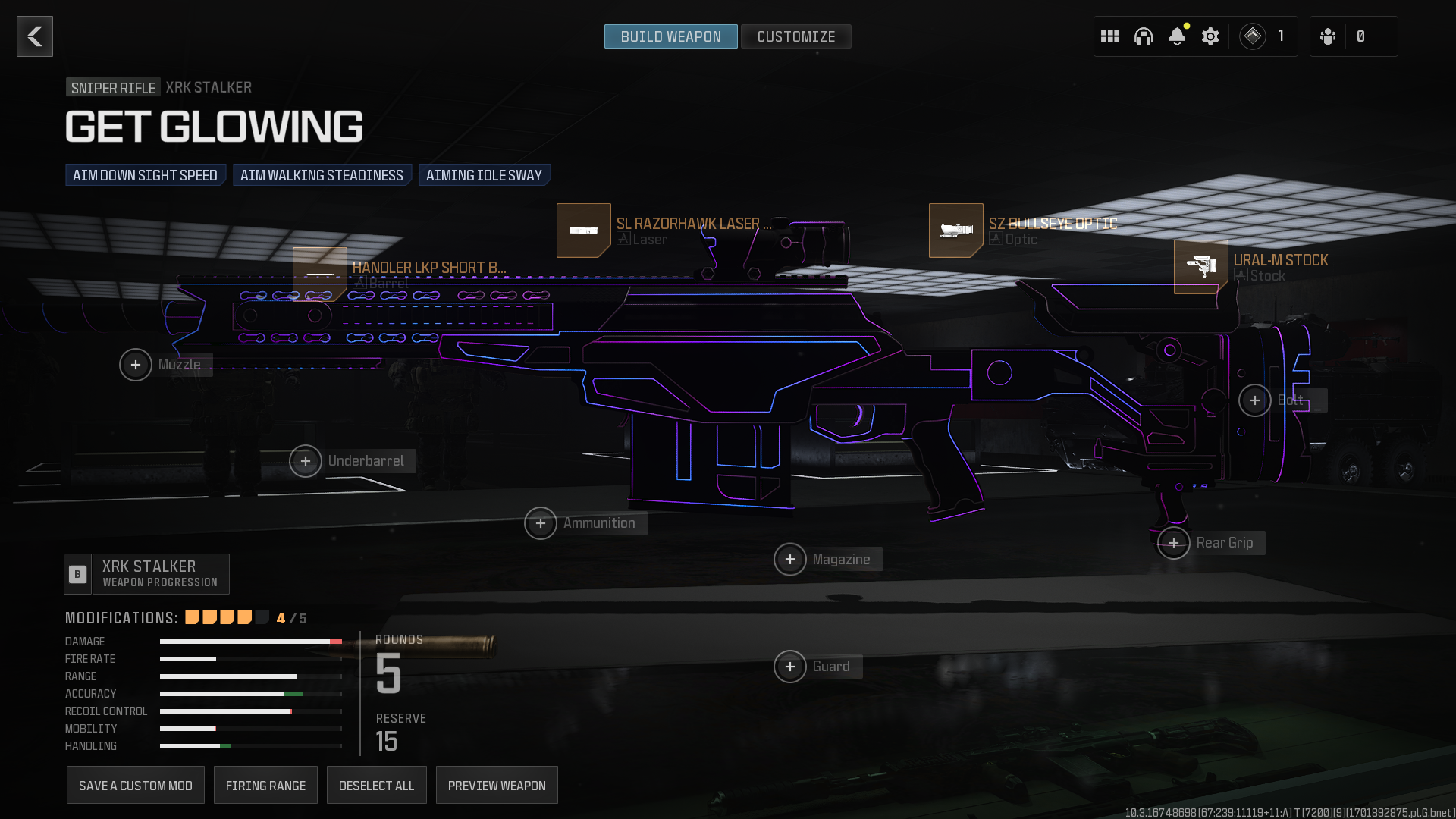1456x819 pixels.
Task: Choose the SZ Bullseye Optic slot
Action: point(956,231)
